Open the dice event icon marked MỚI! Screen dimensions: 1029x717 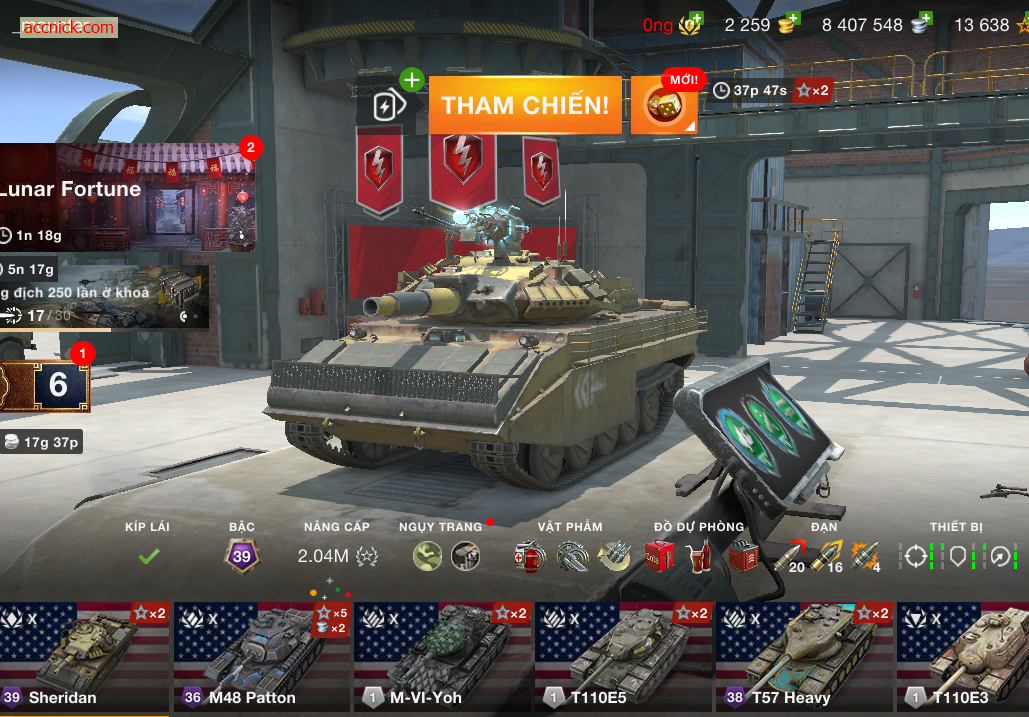pos(662,105)
